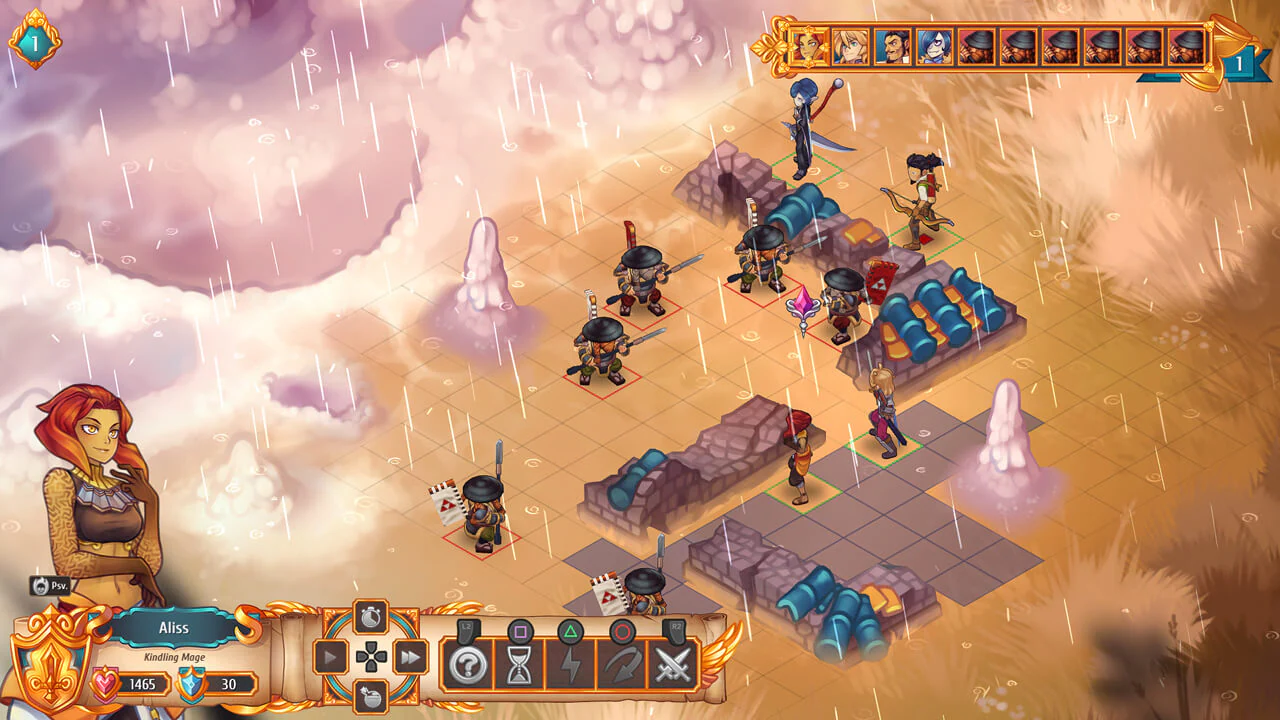Image resolution: width=1280 pixels, height=720 pixels.
Task: Select the bearded man's turn order portrait
Action: coord(893,47)
